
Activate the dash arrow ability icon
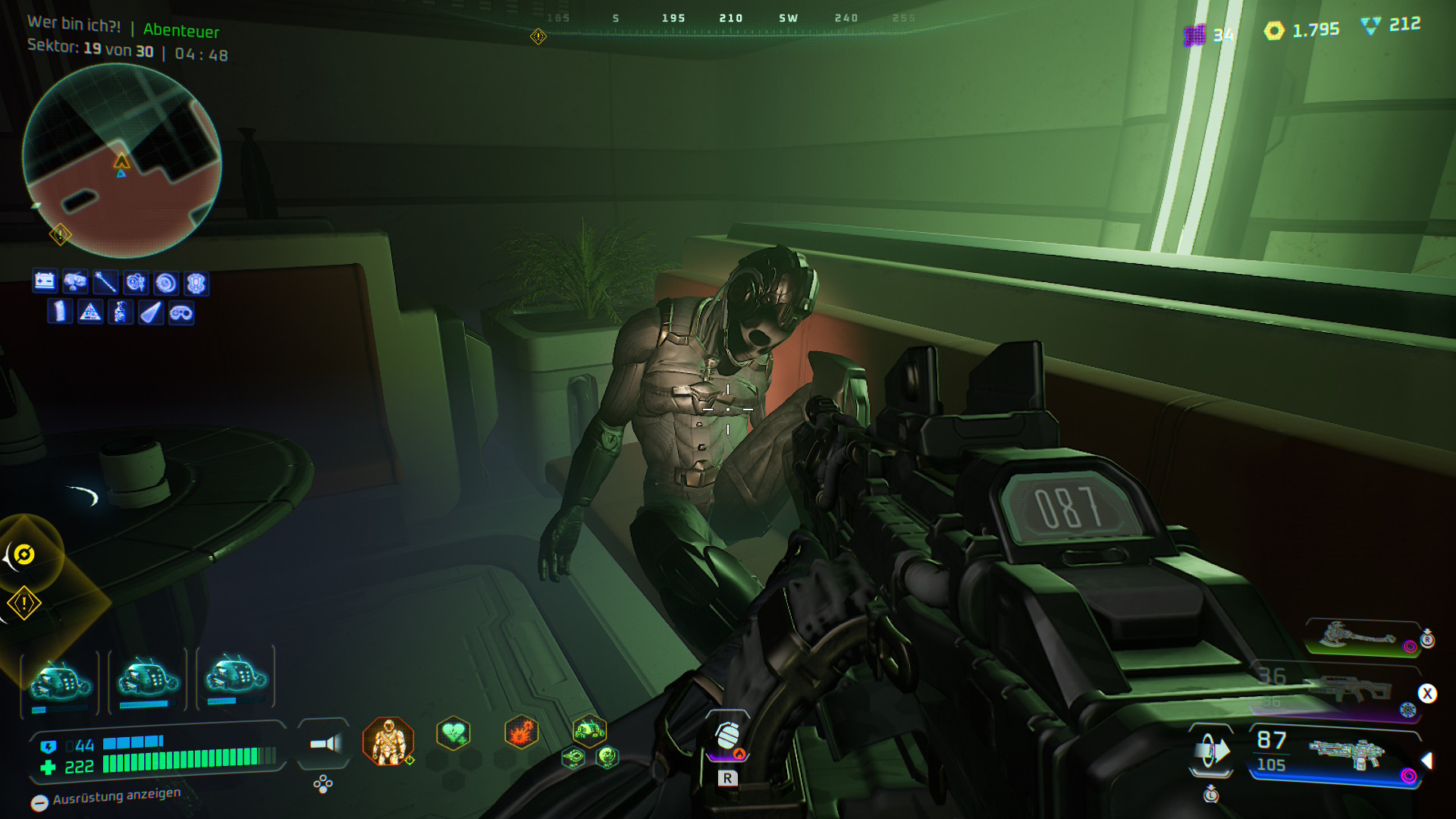coord(1210,751)
